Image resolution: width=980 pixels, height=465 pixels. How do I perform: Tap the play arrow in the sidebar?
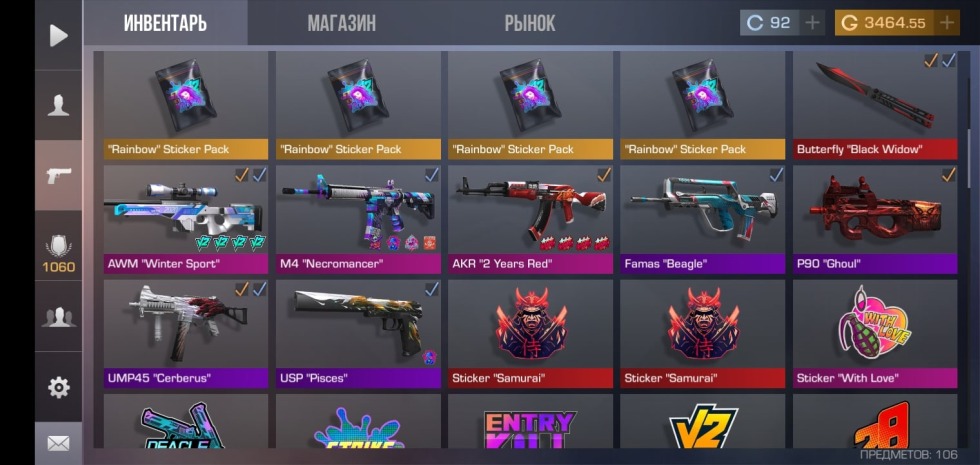[x=59, y=36]
